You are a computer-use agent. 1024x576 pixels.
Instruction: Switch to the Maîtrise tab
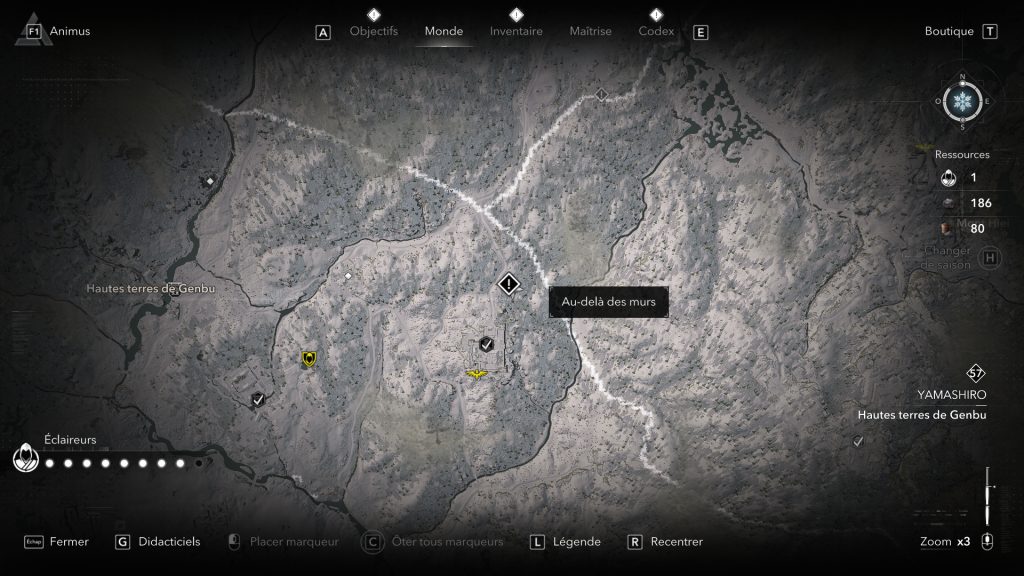point(590,31)
